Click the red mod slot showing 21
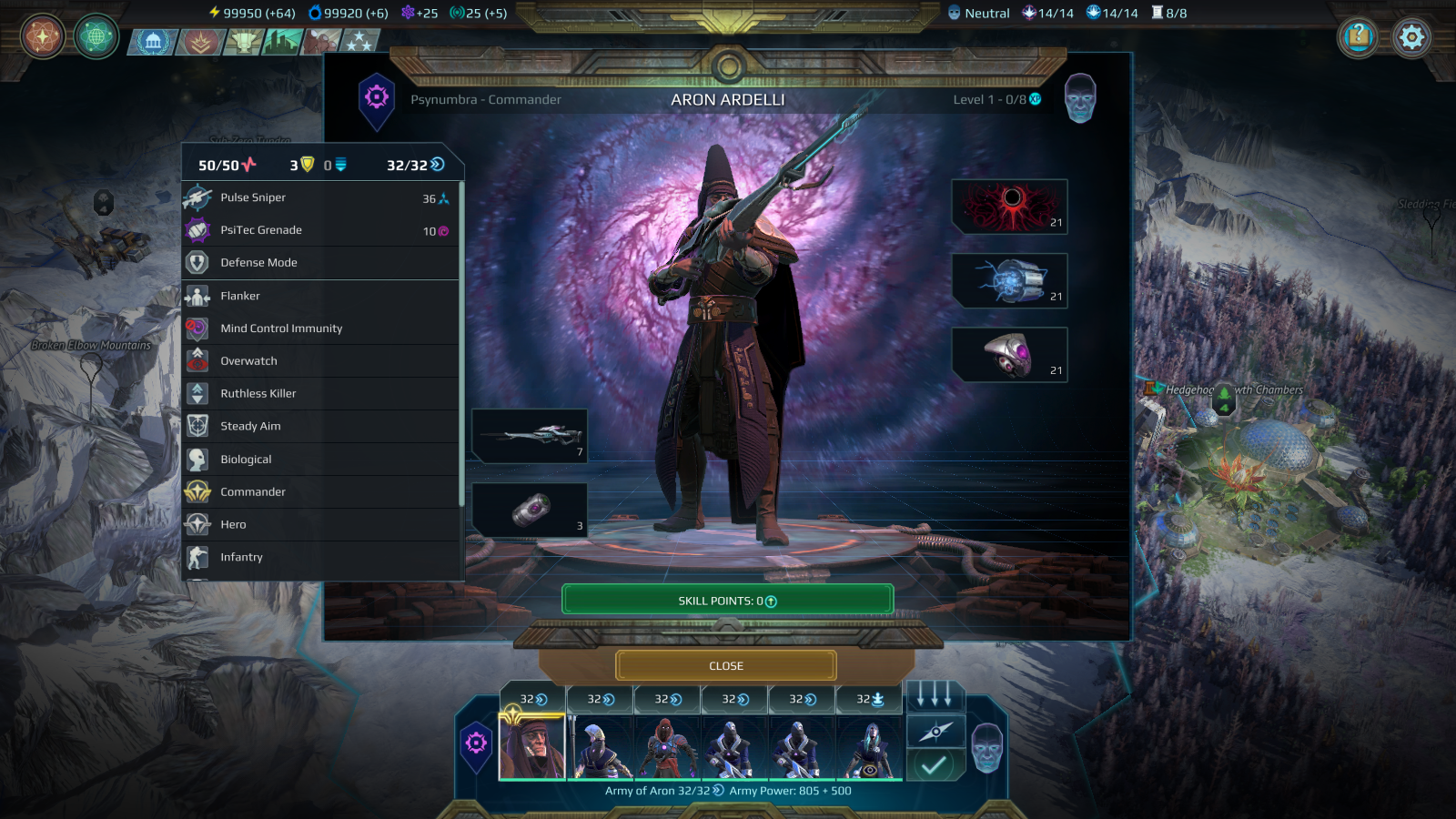 click(1010, 207)
